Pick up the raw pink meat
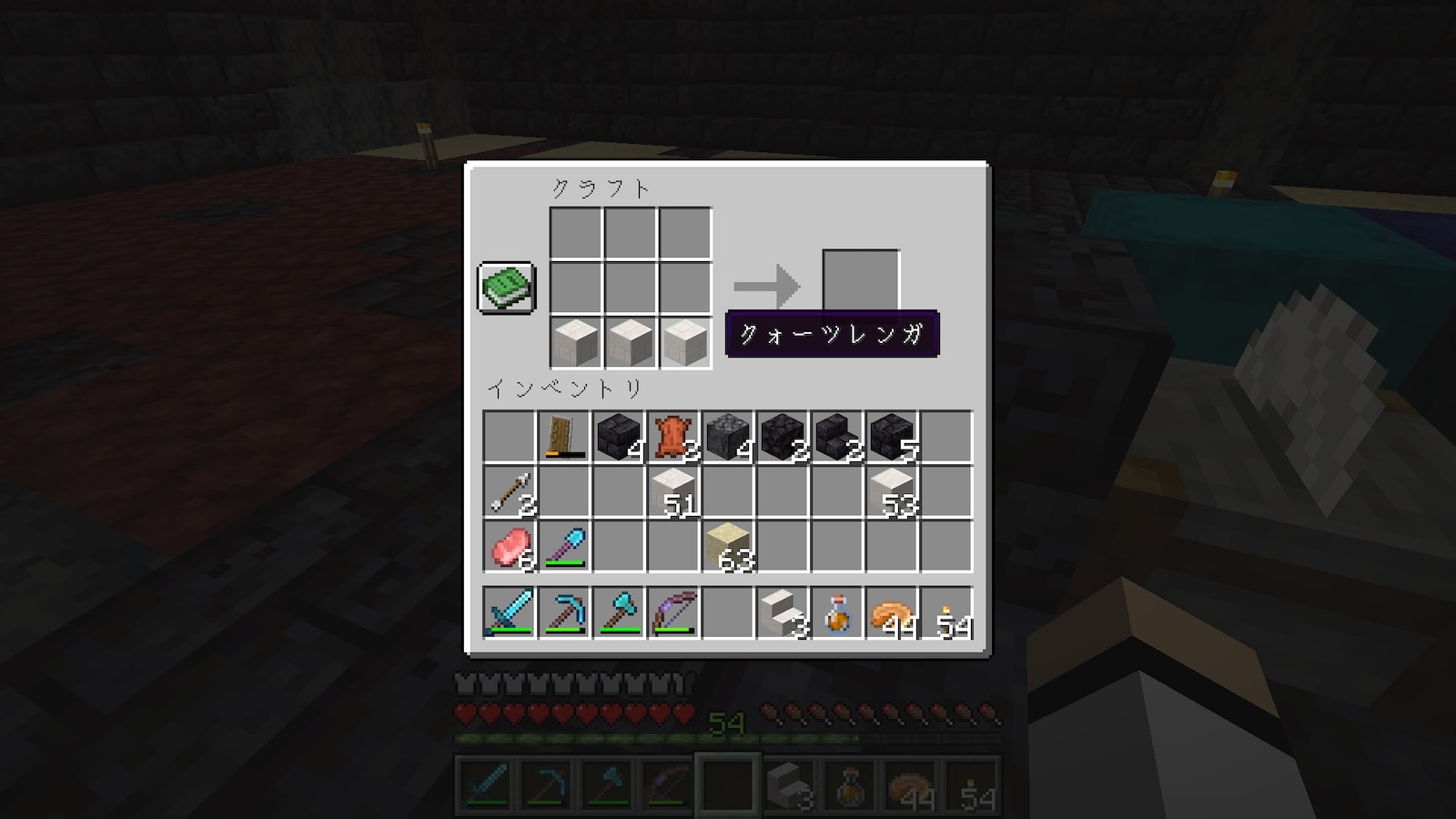 coord(510,547)
